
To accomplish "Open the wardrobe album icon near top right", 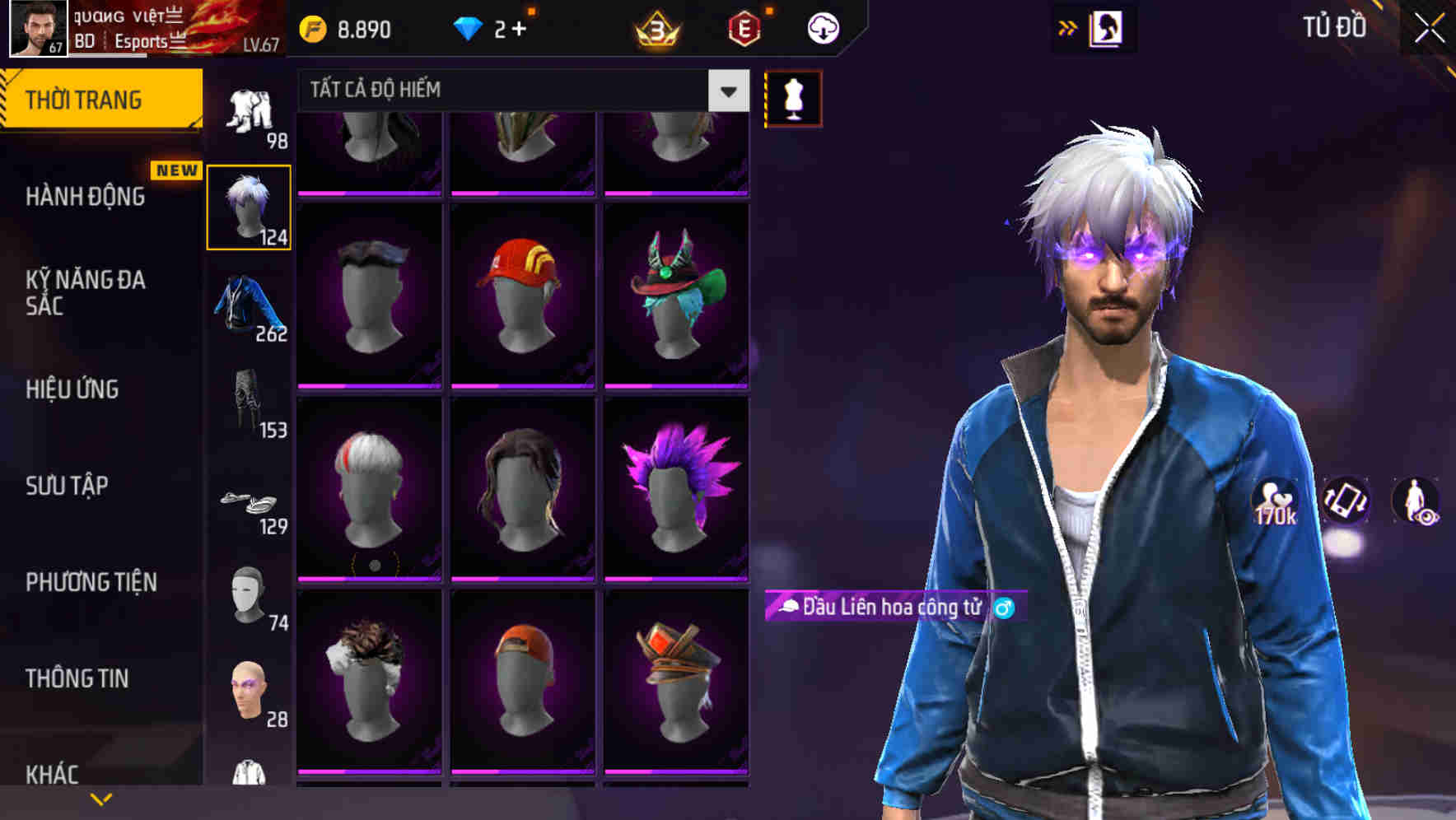I will click(x=1107, y=27).
